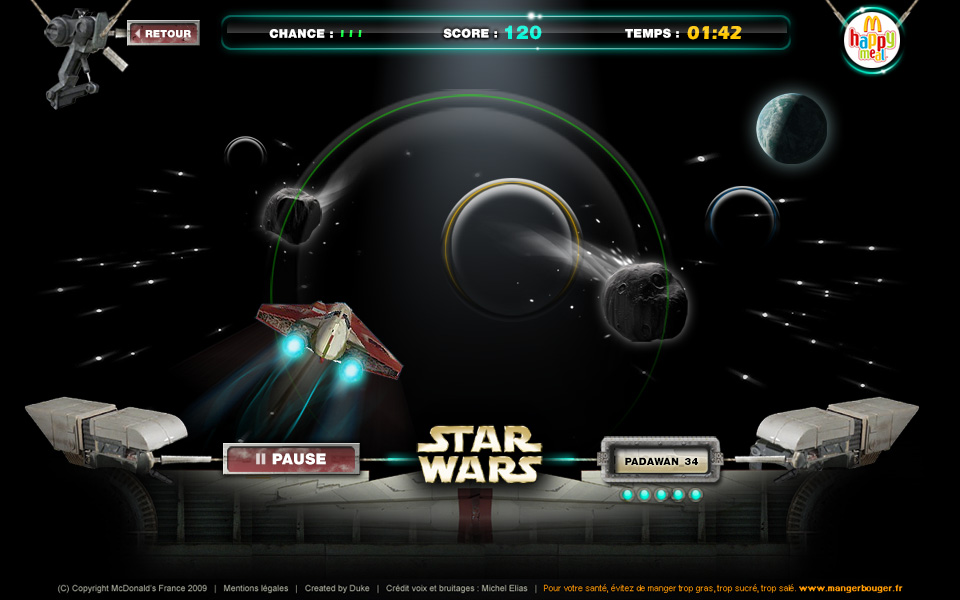Pause the game with the PAUSE button
Image resolution: width=960 pixels, height=600 pixels.
(x=291, y=459)
